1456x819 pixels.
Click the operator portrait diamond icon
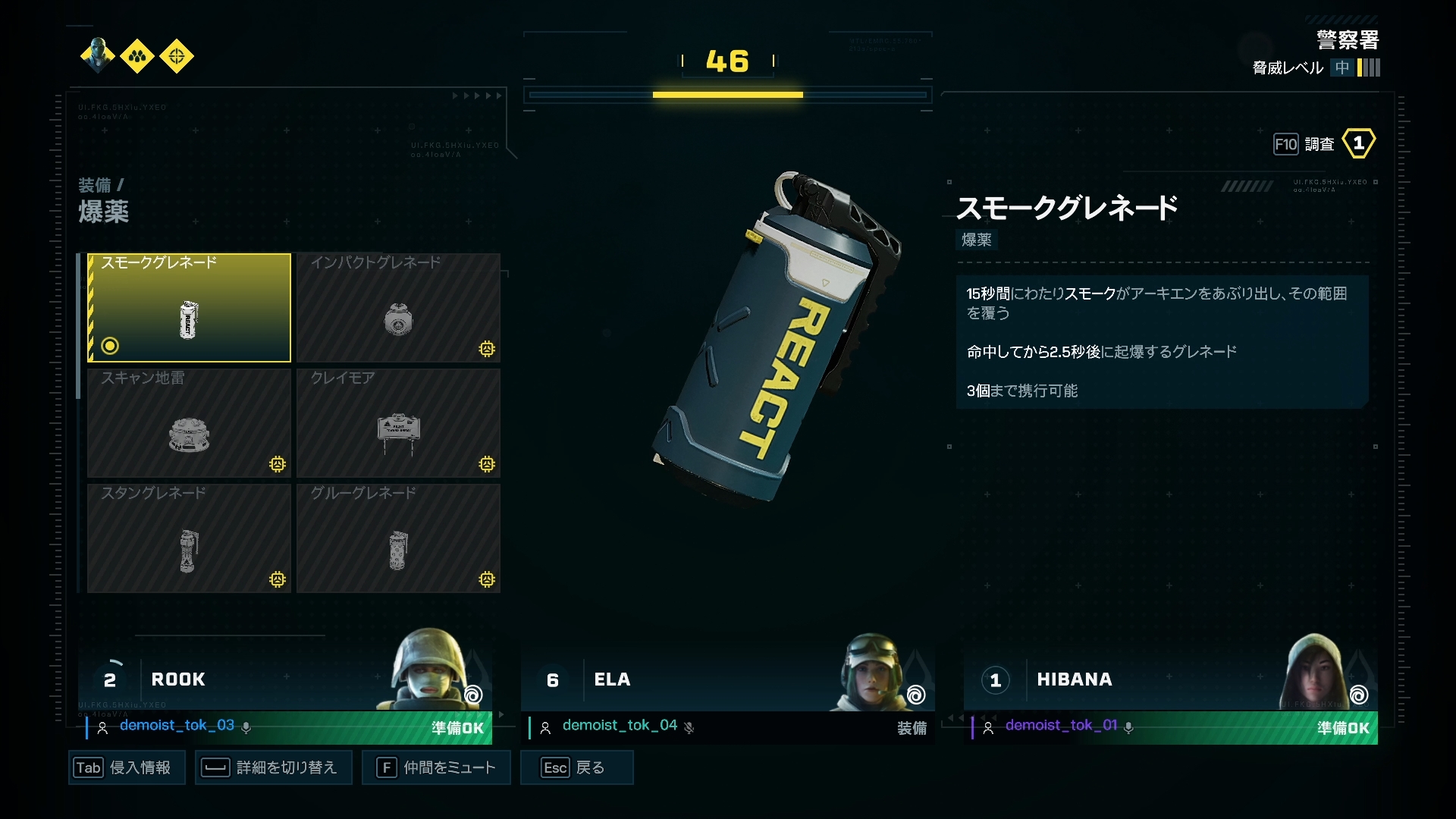[x=99, y=56]
